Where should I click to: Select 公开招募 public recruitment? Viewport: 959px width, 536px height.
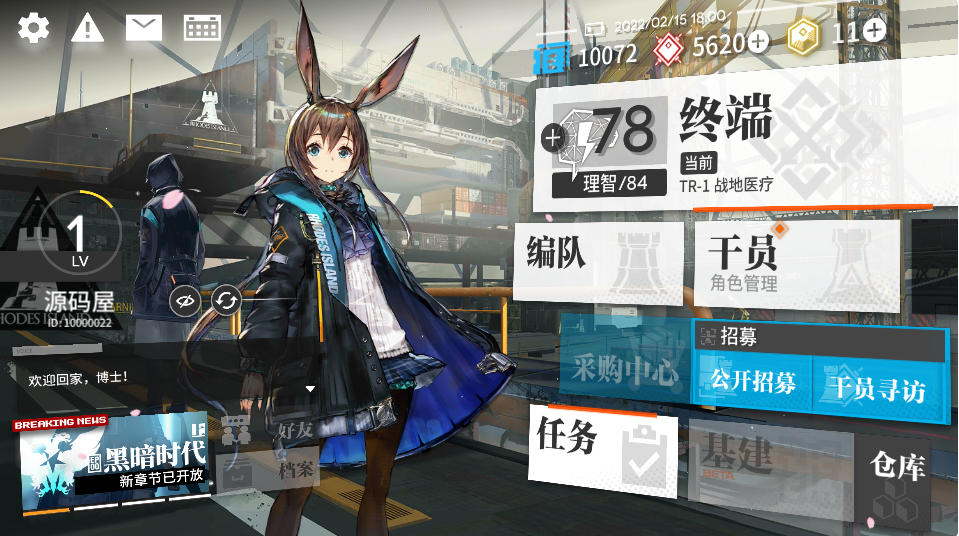(x=753, y=384)
